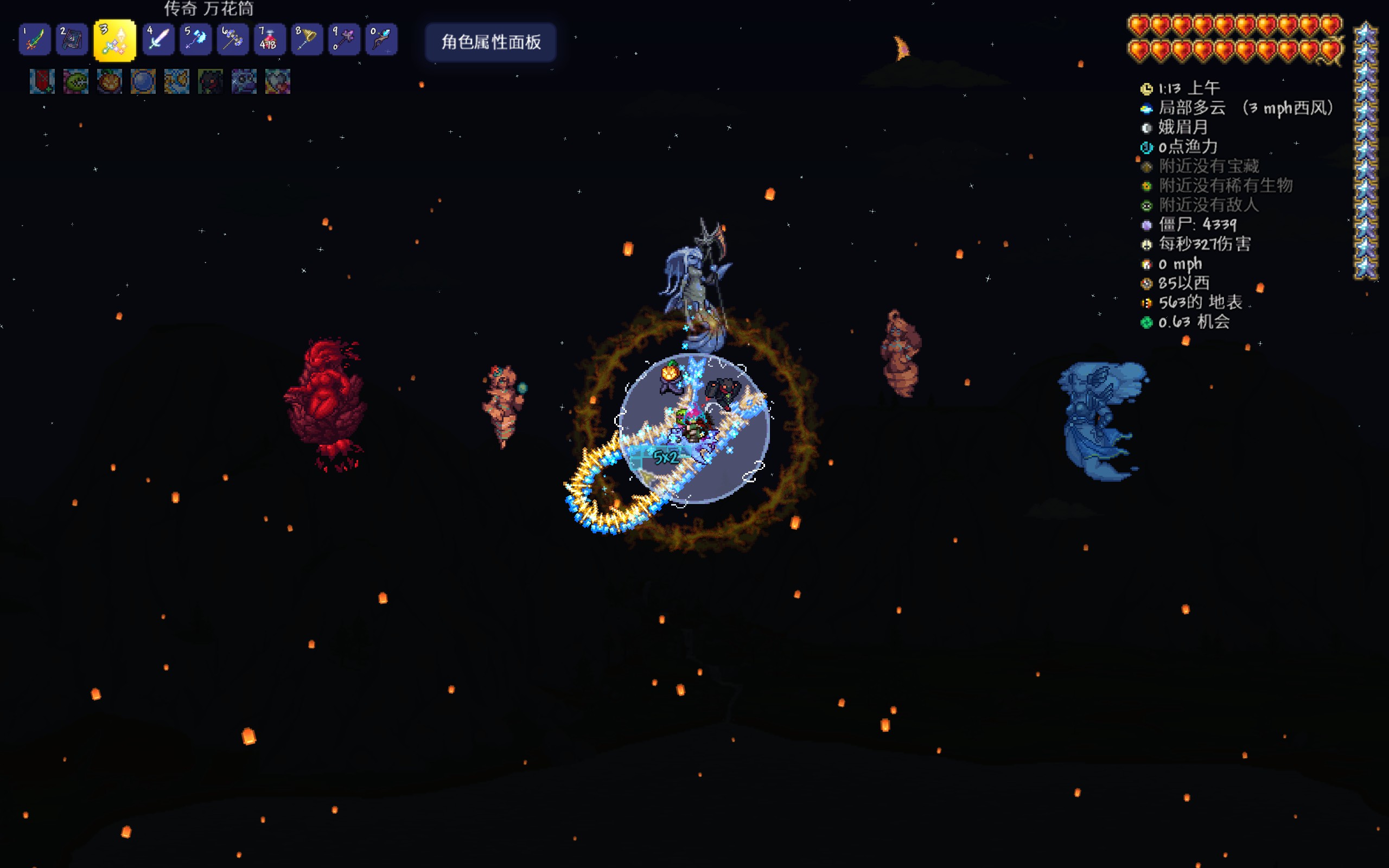Select the blue-orbed staff in slot 6
1389x868 pixels.
click(x=232, y=40)
